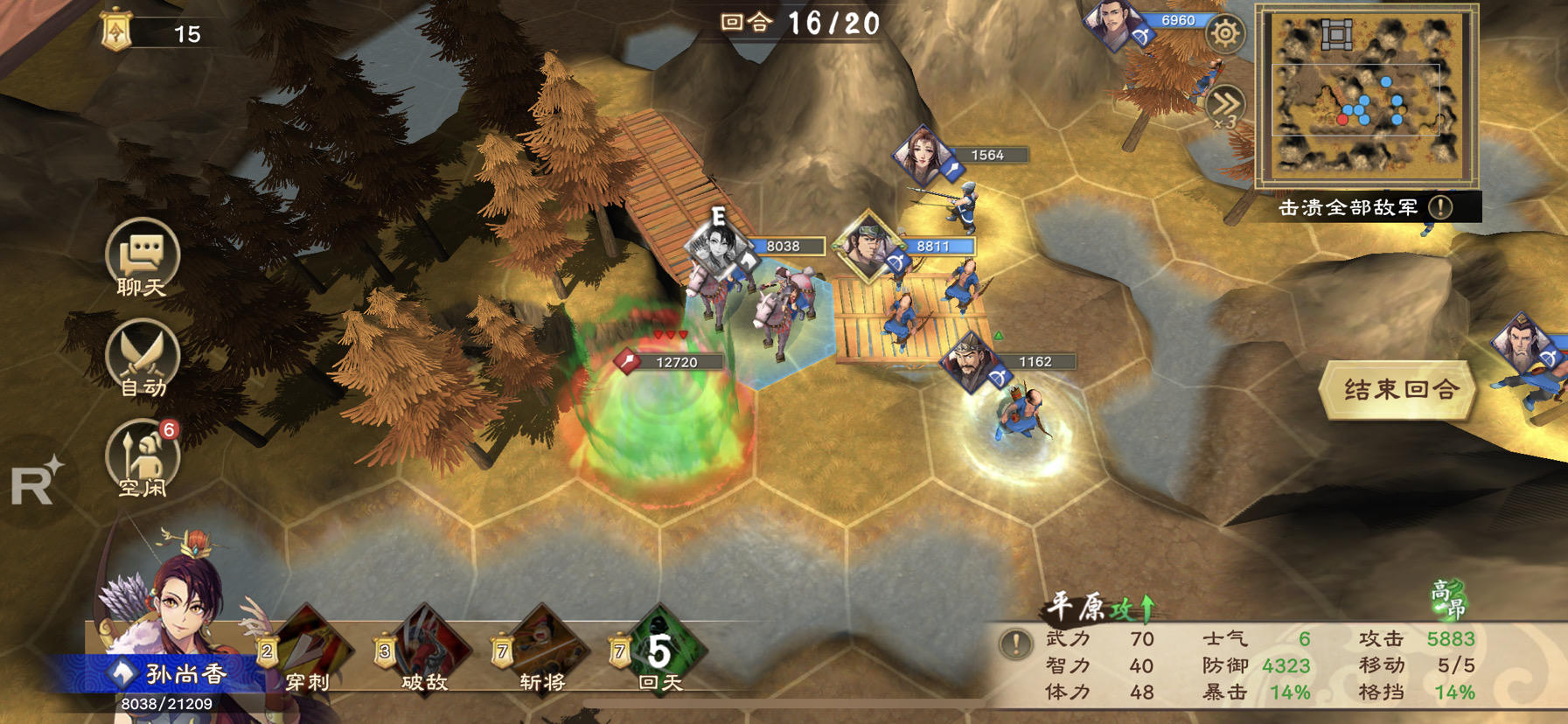This screenshot has height=724, width=1568.
Task: Open settings via the gear icon
Action: coord(1224,34)
